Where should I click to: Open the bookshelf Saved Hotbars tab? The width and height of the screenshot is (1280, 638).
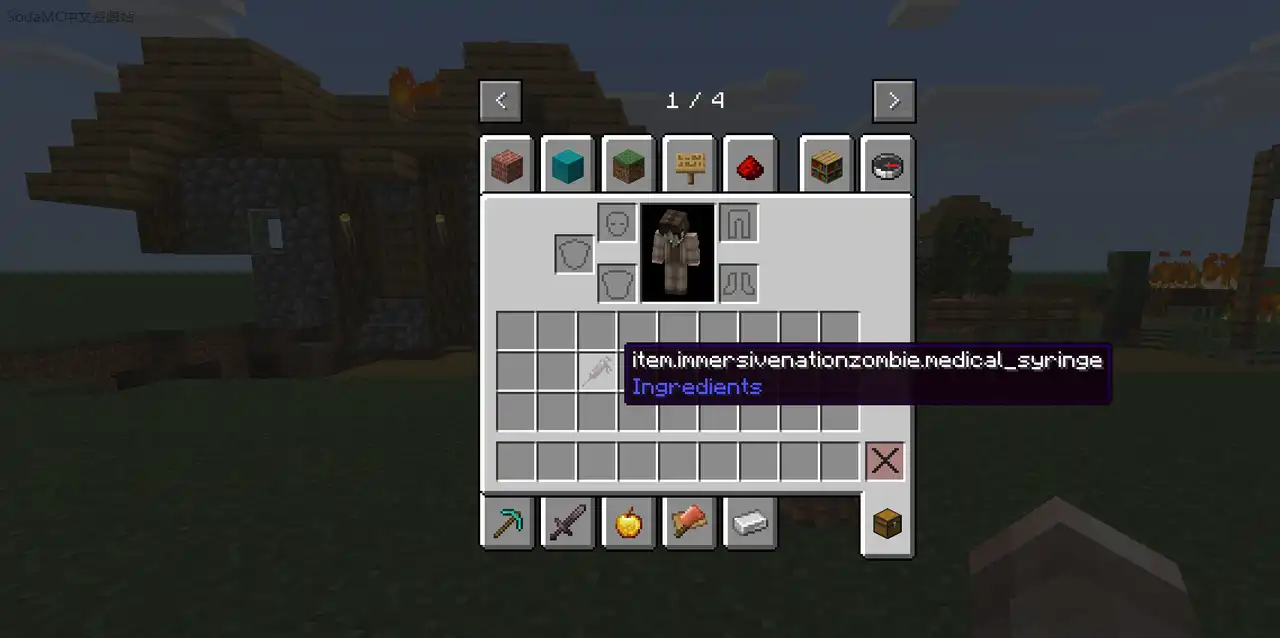826,165
